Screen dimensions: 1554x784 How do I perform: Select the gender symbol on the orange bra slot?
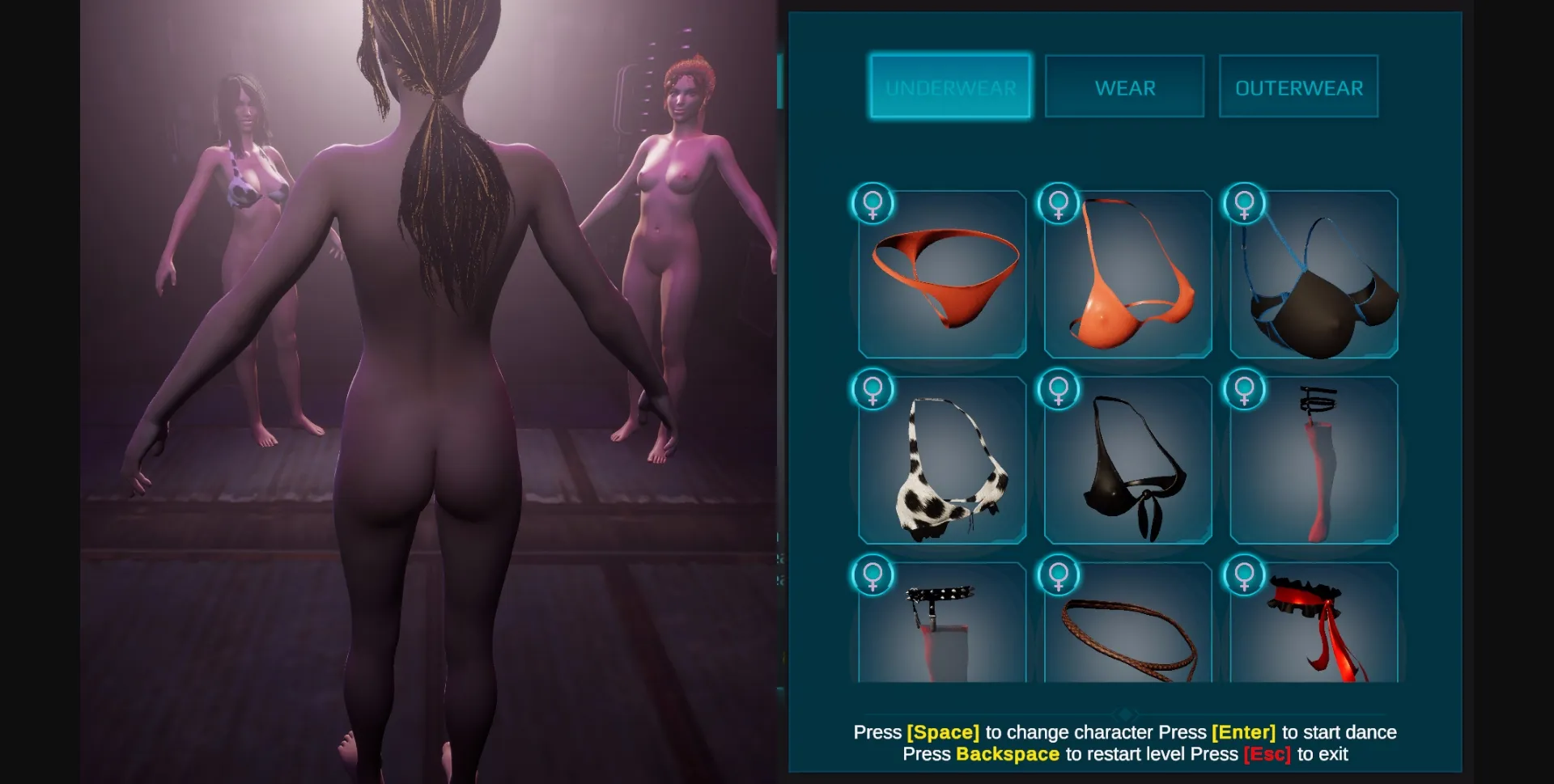(1059, 204)
